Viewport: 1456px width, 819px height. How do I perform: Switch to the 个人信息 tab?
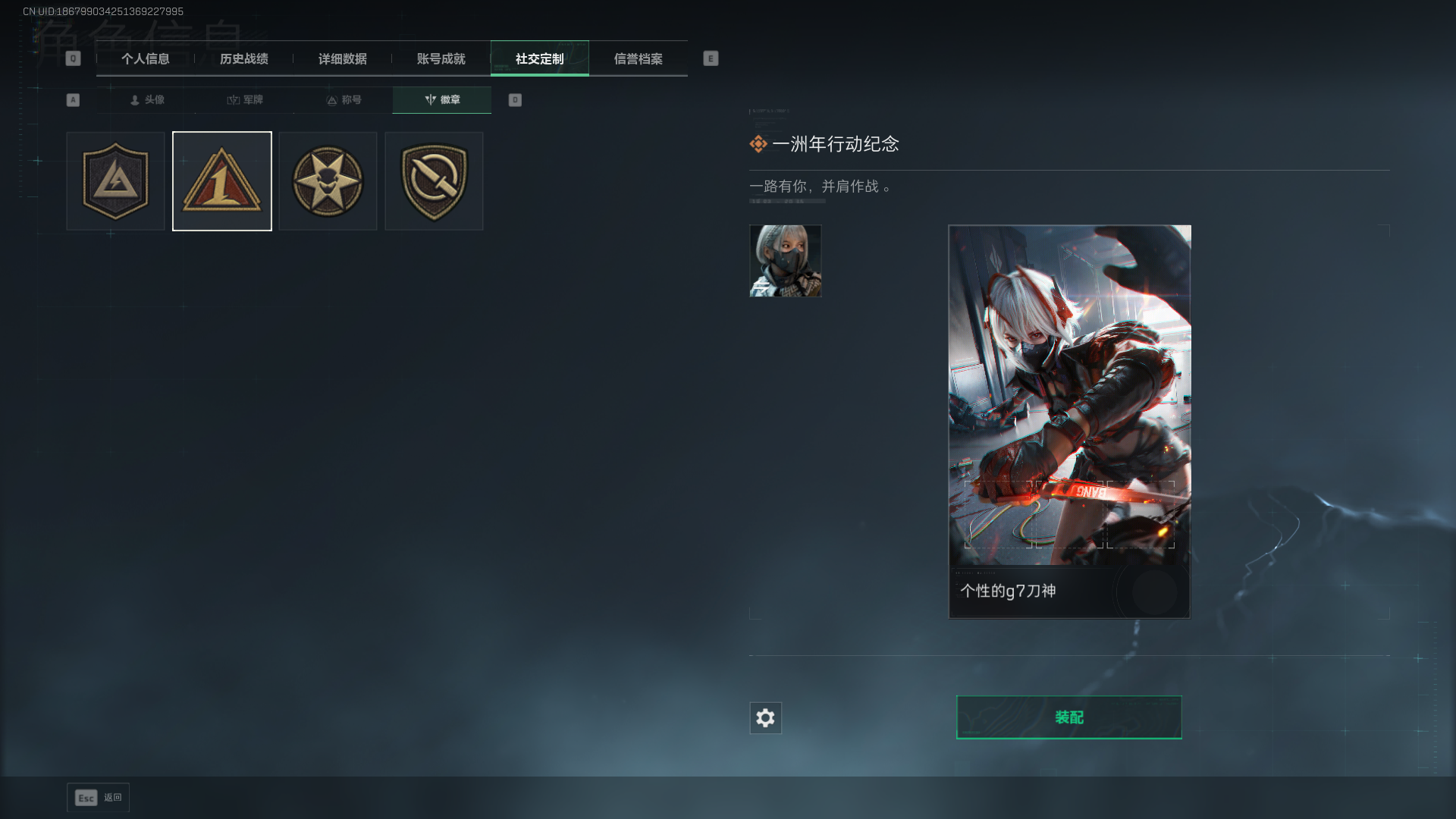point(145,58)
